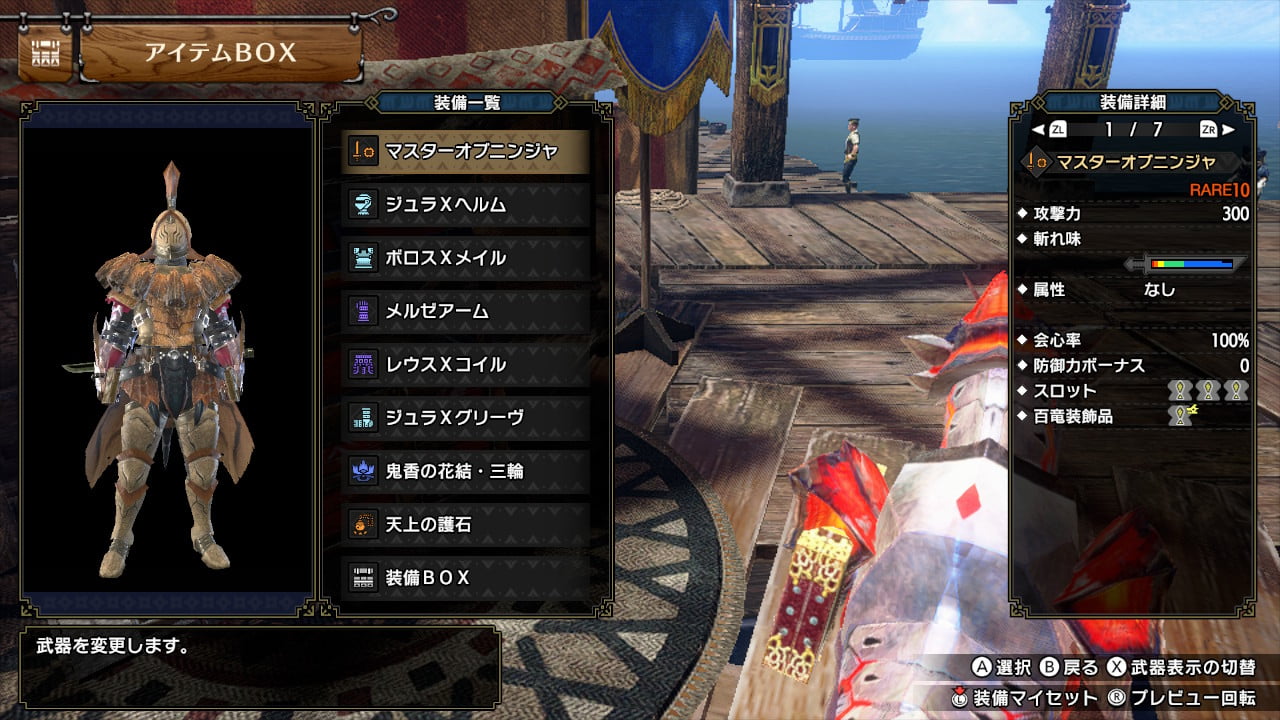Click the アイテムBOX title header

tap(220, 53)
